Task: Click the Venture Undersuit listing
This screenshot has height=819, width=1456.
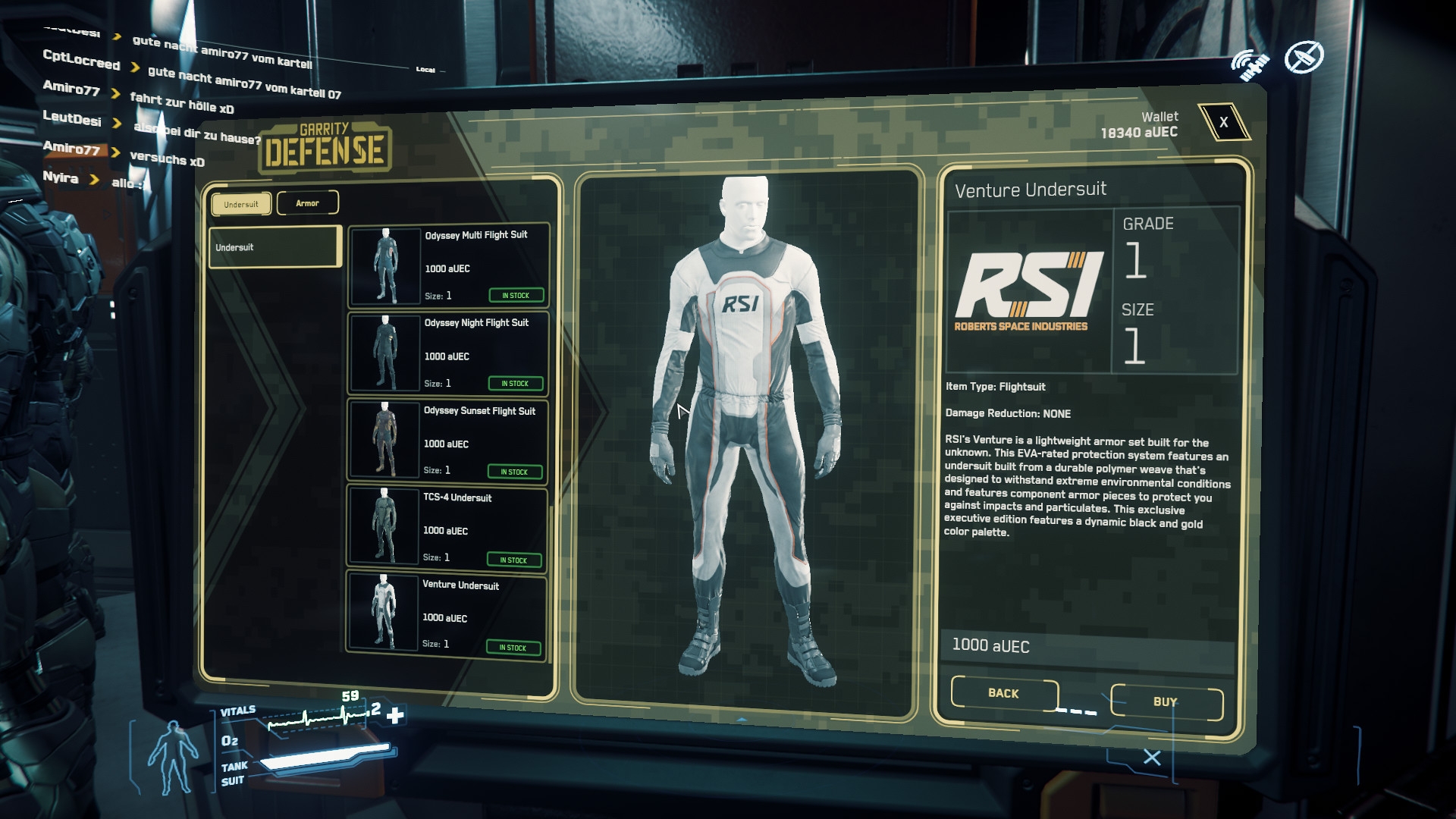Action: coord(445,615)
